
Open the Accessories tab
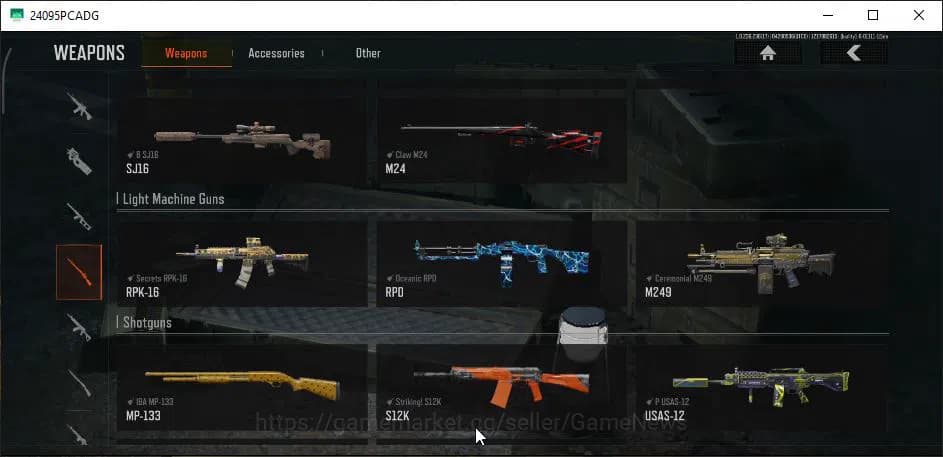[276, 53]
